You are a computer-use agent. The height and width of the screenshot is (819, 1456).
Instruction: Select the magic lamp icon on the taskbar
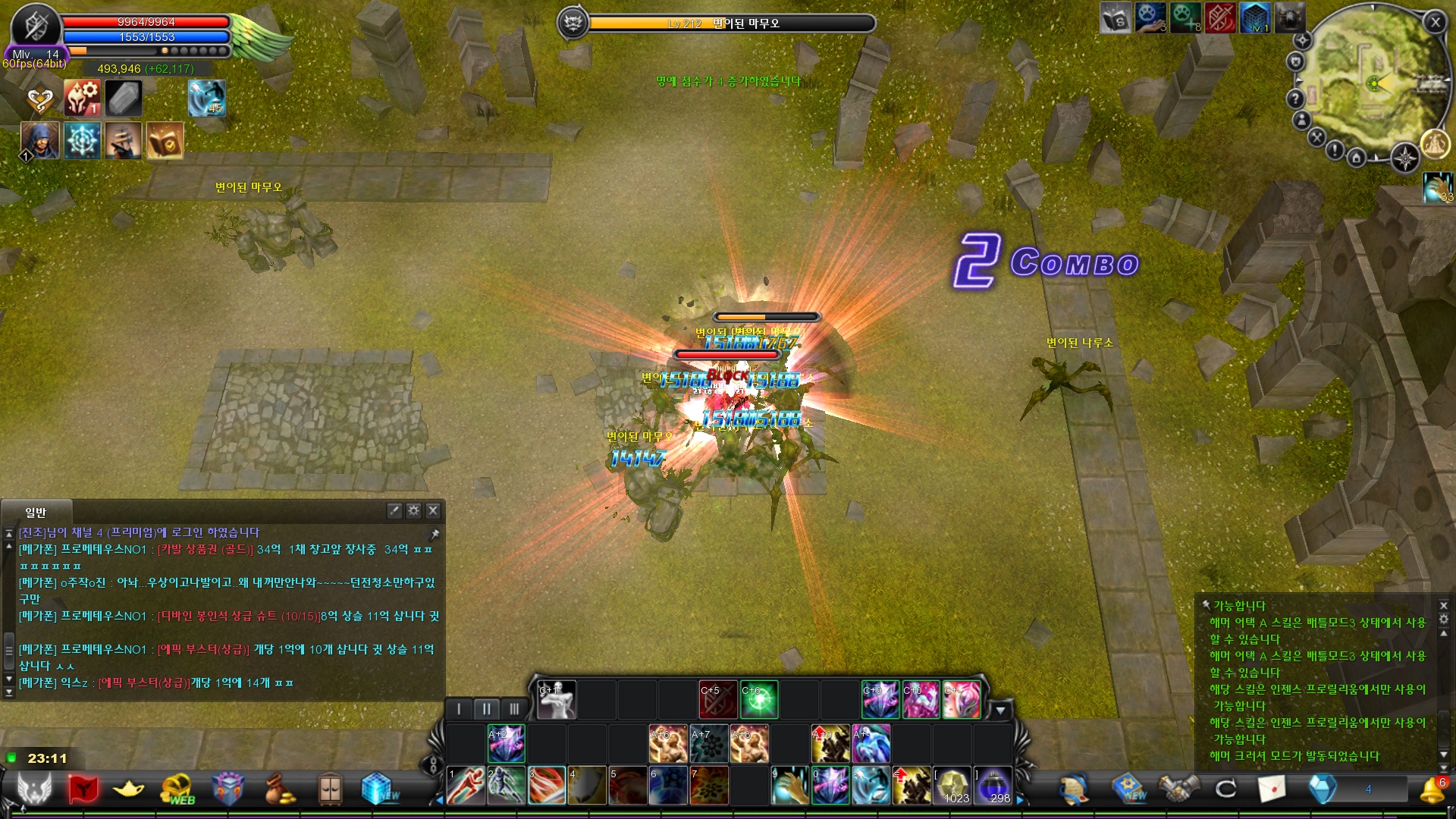point(129,790)
